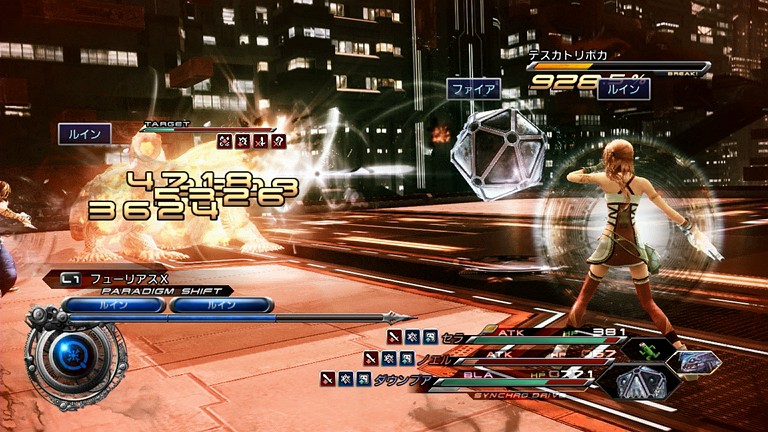Select party member セラ's status row
The height and width of the screenshot is (432, 768).
click(x=500, y=336)
